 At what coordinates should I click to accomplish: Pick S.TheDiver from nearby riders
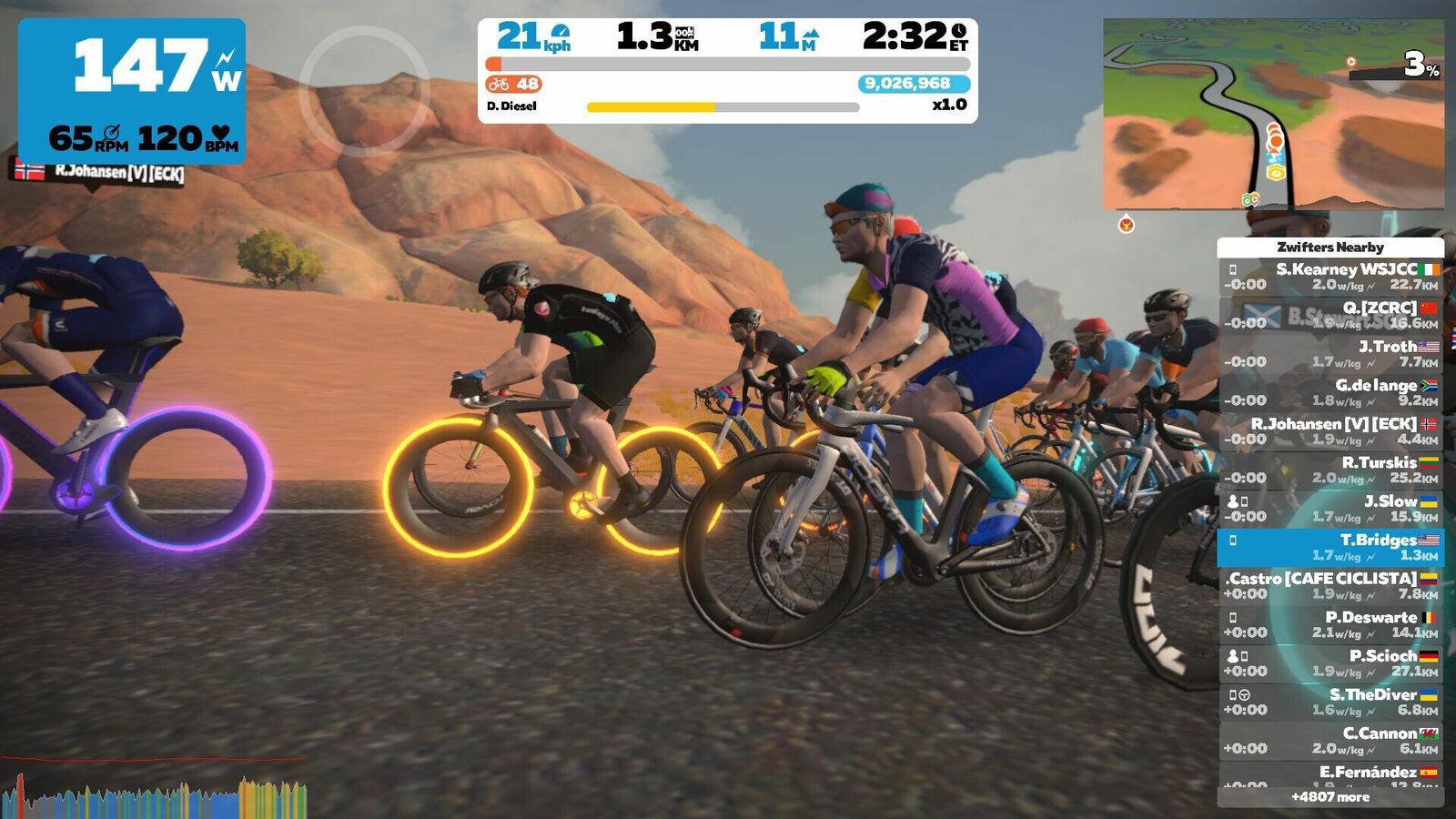tap(1330, 702)
